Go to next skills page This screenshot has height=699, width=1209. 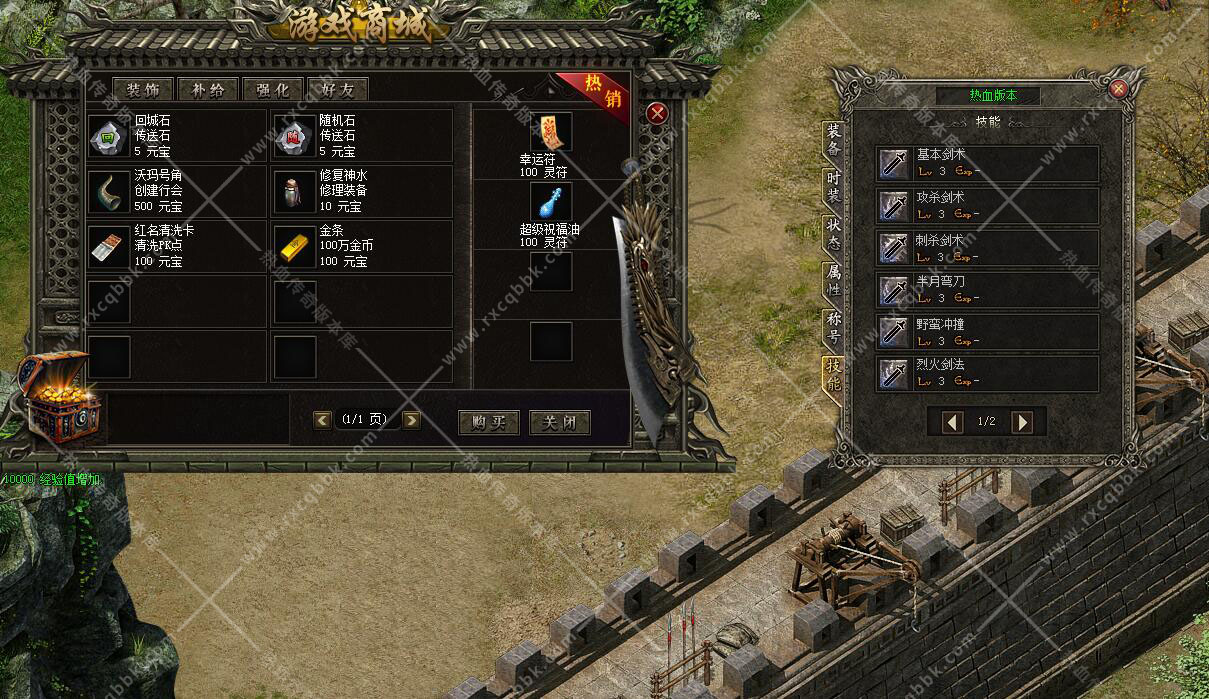pyautogui.click(x=1022, y=422)
